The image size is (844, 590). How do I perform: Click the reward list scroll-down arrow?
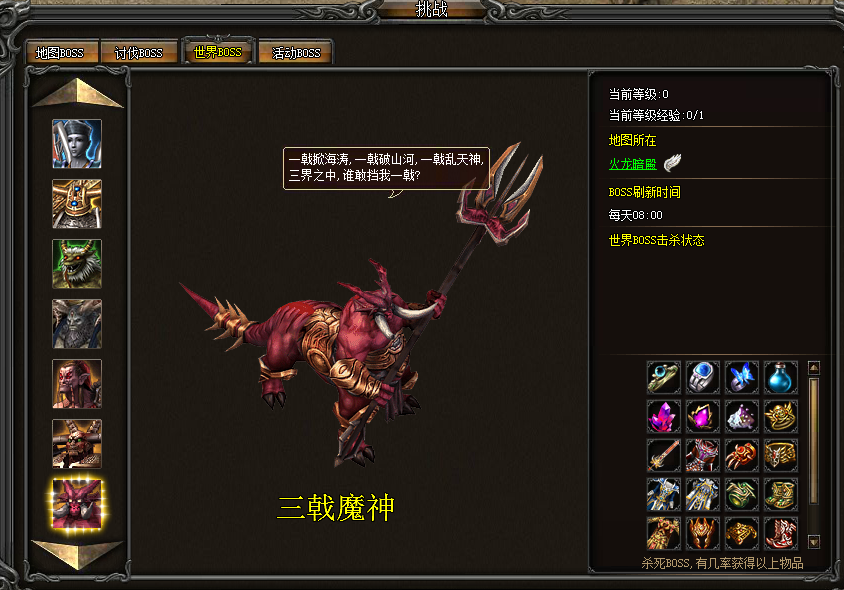pos(813,542)
